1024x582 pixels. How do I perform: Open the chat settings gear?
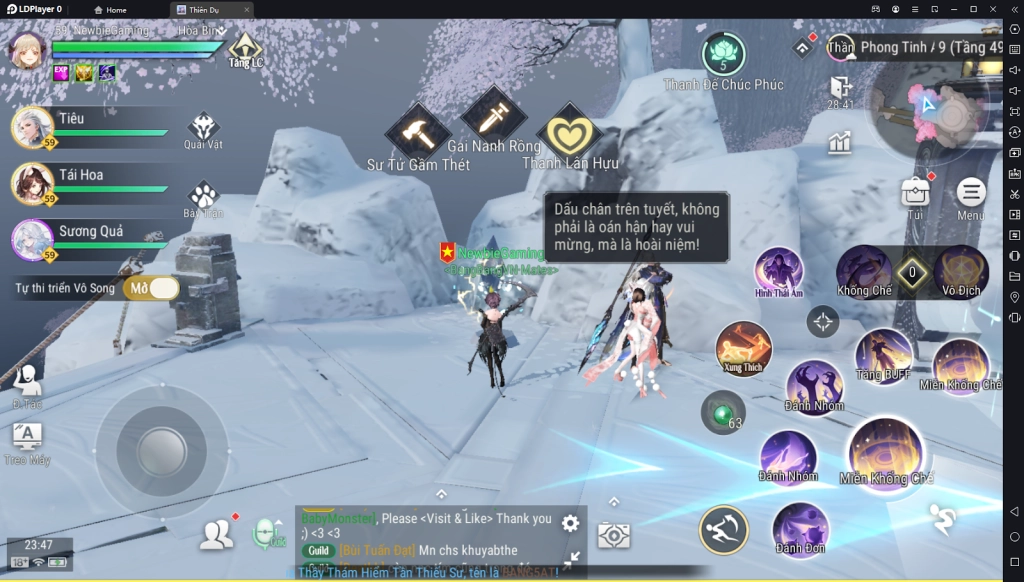[x=570, y=523]
